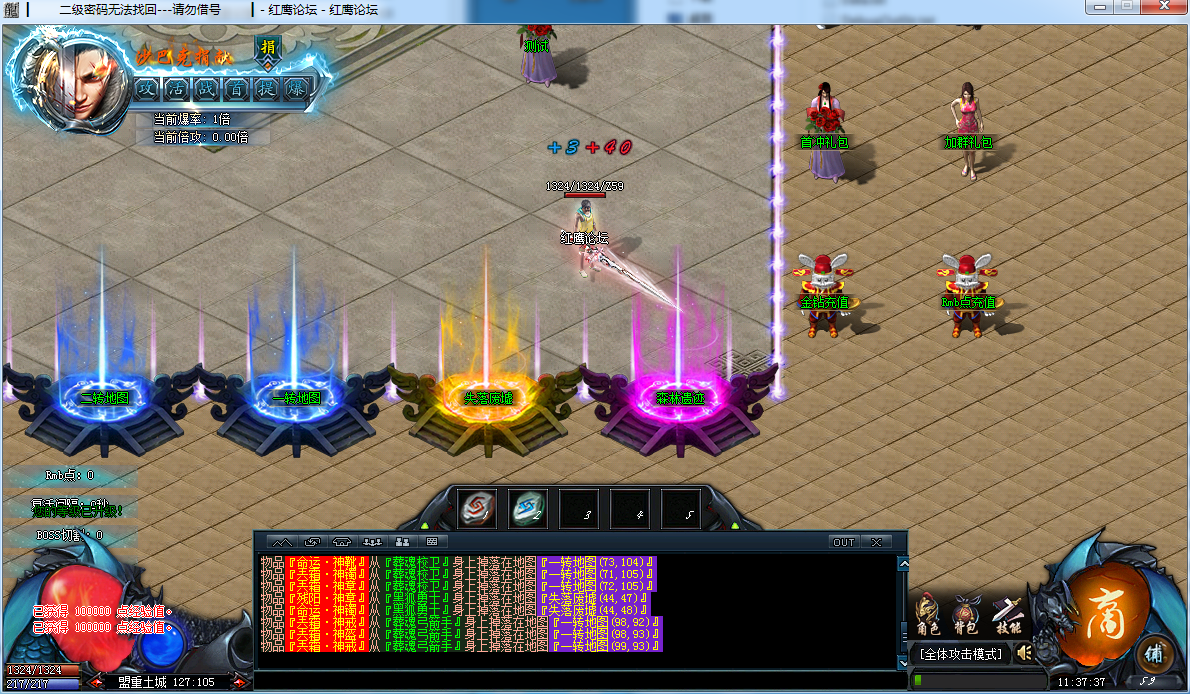This screenshot has width=1190, height=694.
Task: Close the game window from the title bar
Action: pyautogui.click(x=1163, y=8)
